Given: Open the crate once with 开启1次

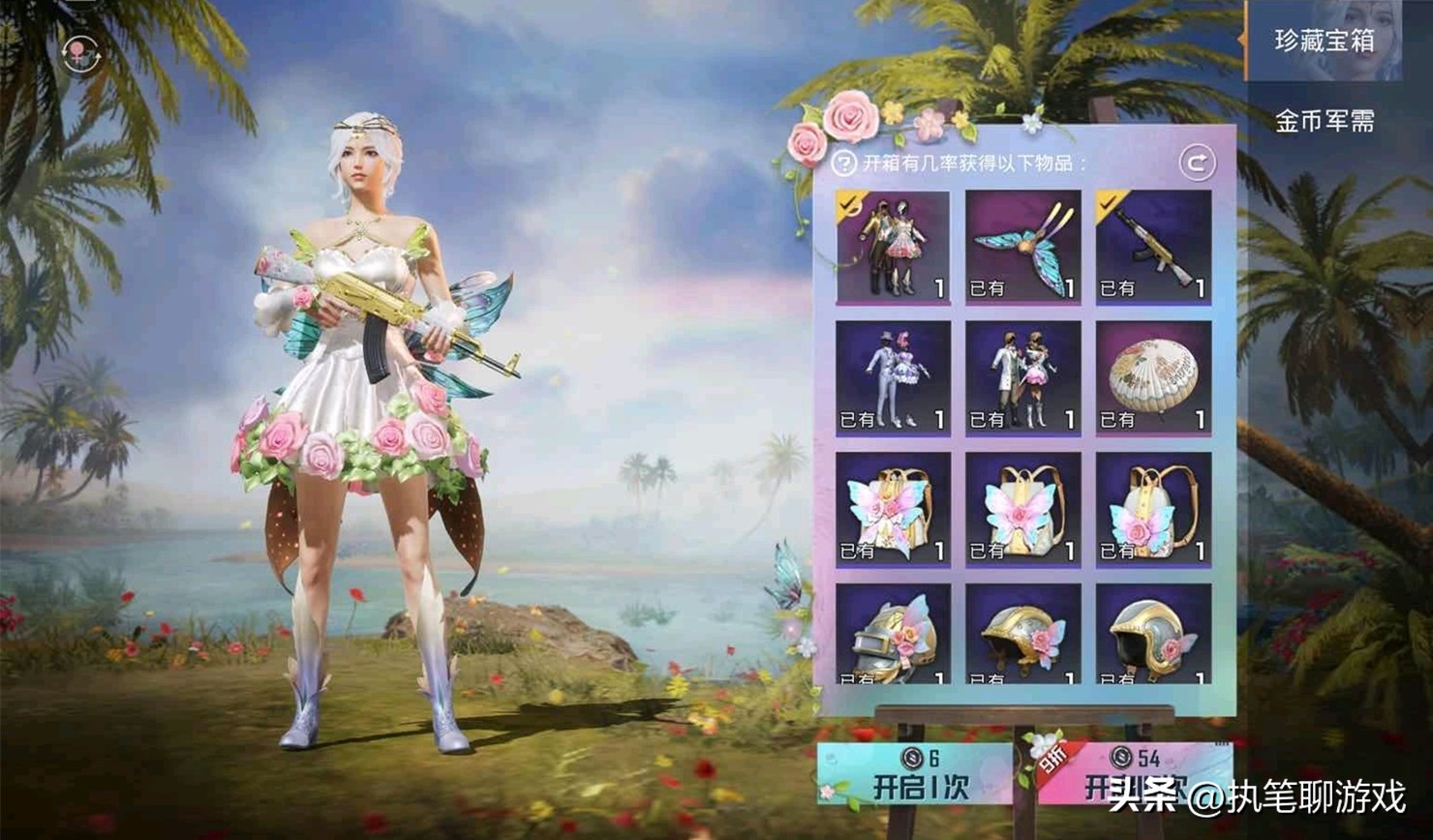Looking at the screenshot, I should click(x=915, y=776).
